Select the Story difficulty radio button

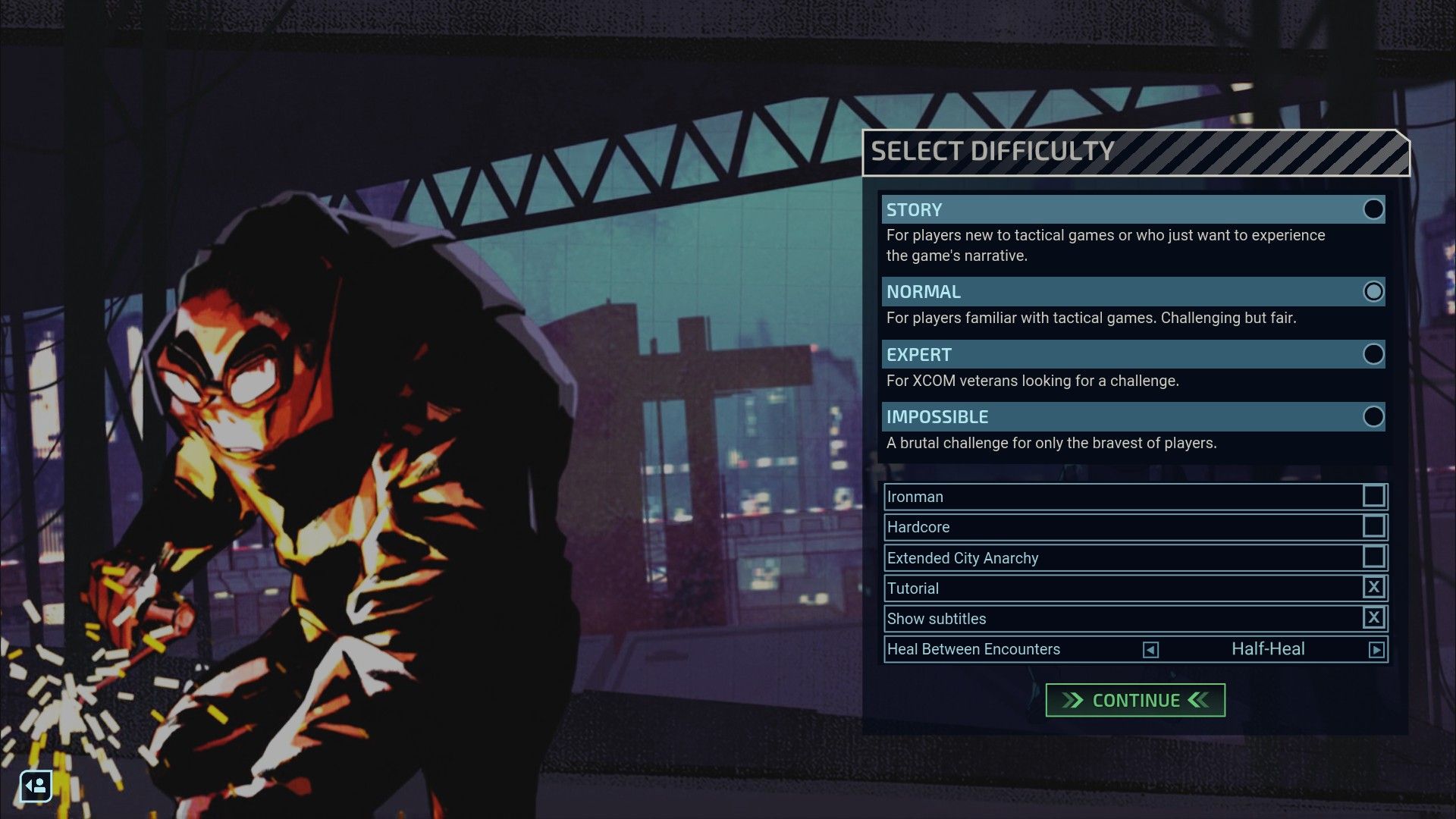1374,209
